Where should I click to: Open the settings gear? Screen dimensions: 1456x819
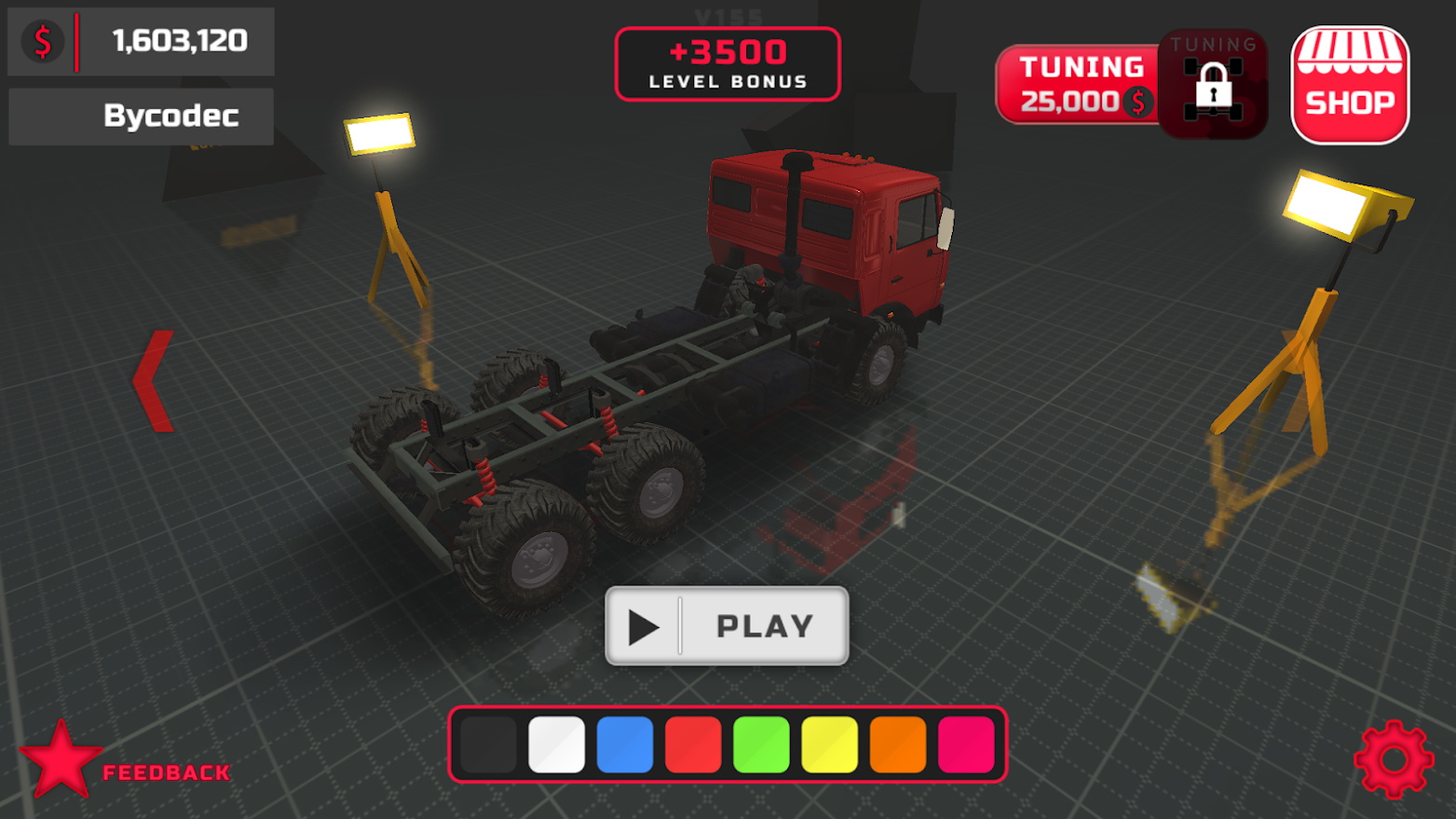click(x=1394, y=760)
